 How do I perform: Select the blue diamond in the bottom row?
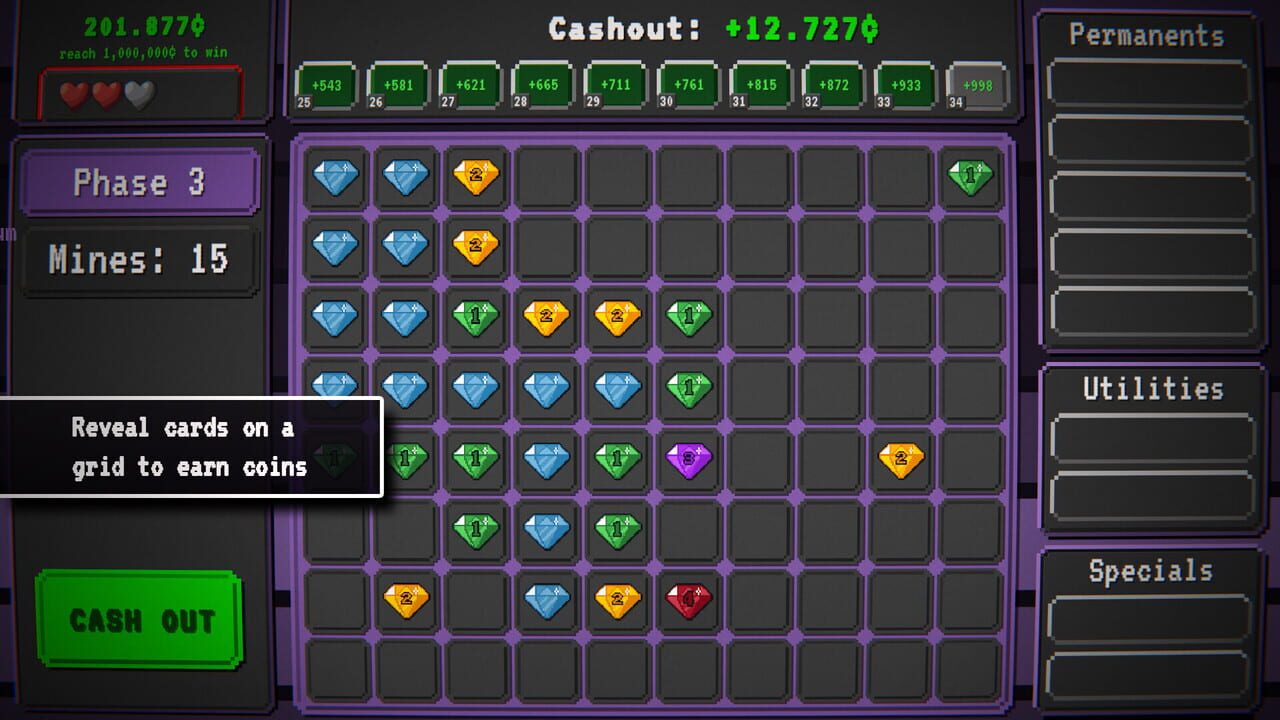pyautogui.click(x=547, y=601)
